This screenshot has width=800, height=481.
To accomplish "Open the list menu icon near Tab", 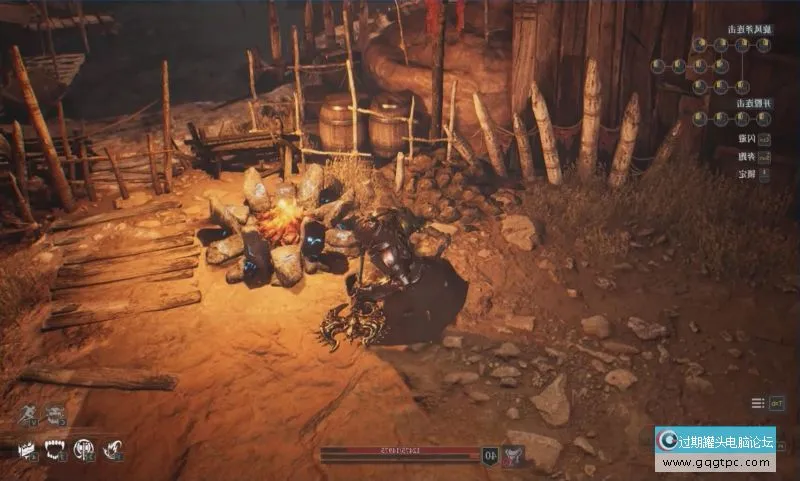I will (758, 403).
